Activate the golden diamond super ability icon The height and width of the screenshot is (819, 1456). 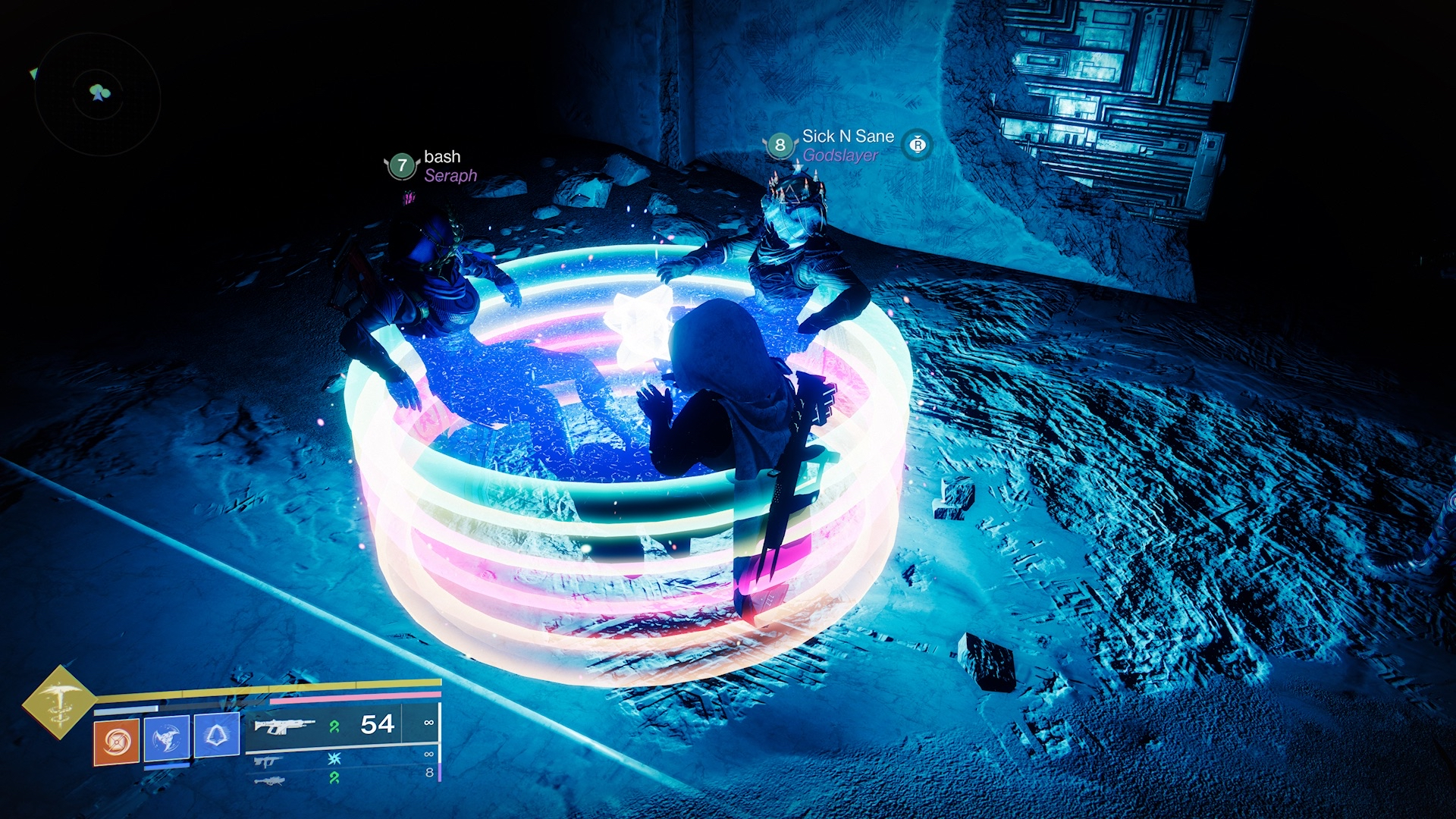(x=59, y=701)
